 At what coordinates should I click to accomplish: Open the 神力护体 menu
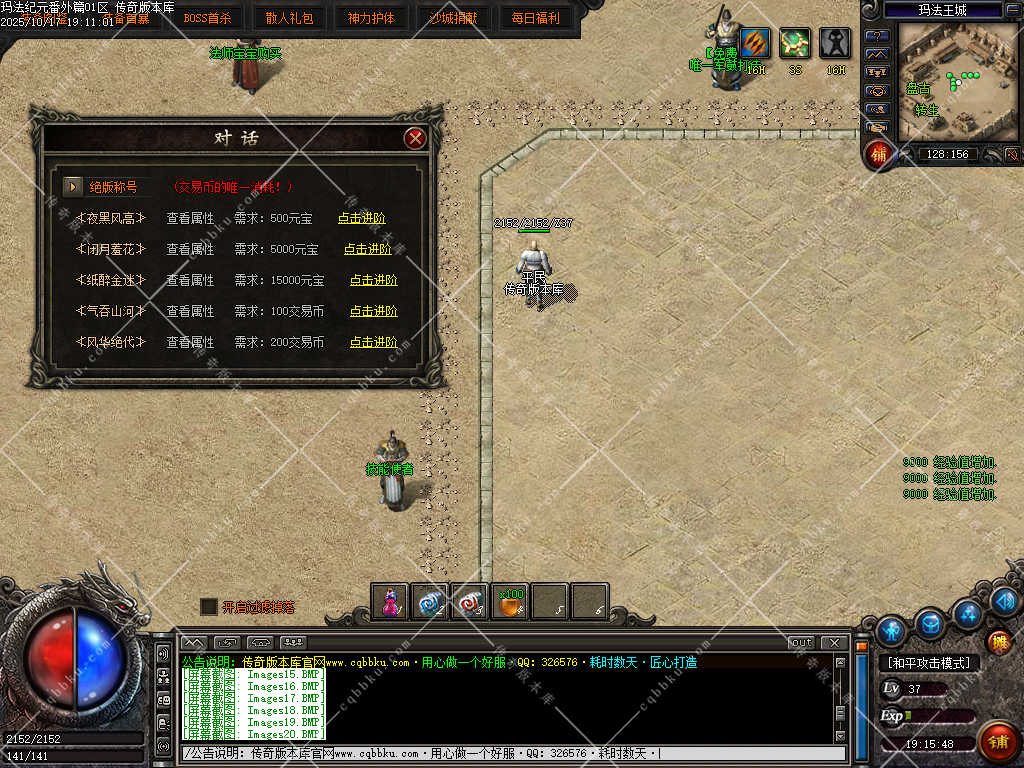click(x=371, y=17)
